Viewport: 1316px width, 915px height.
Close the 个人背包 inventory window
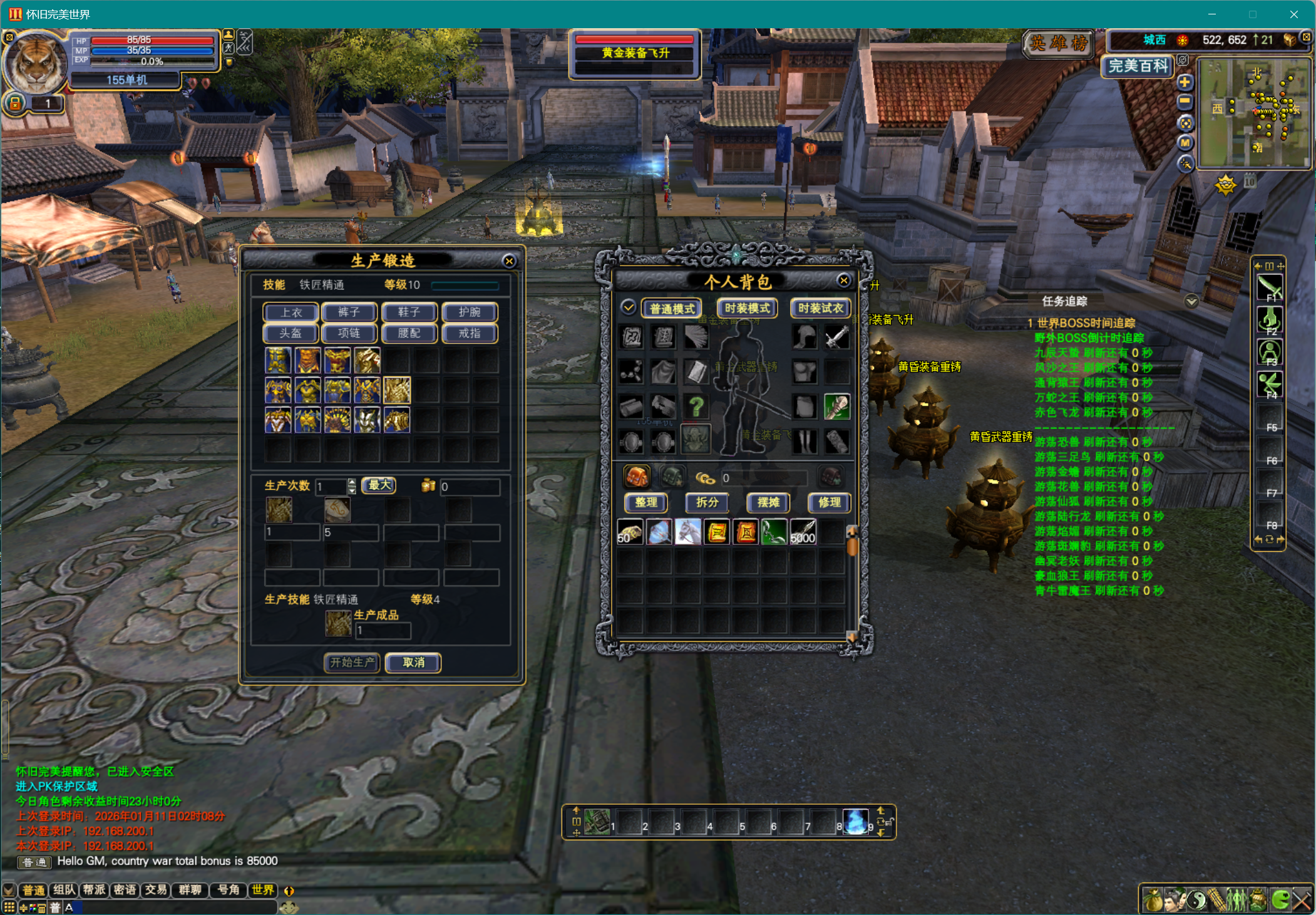[844, 281]
